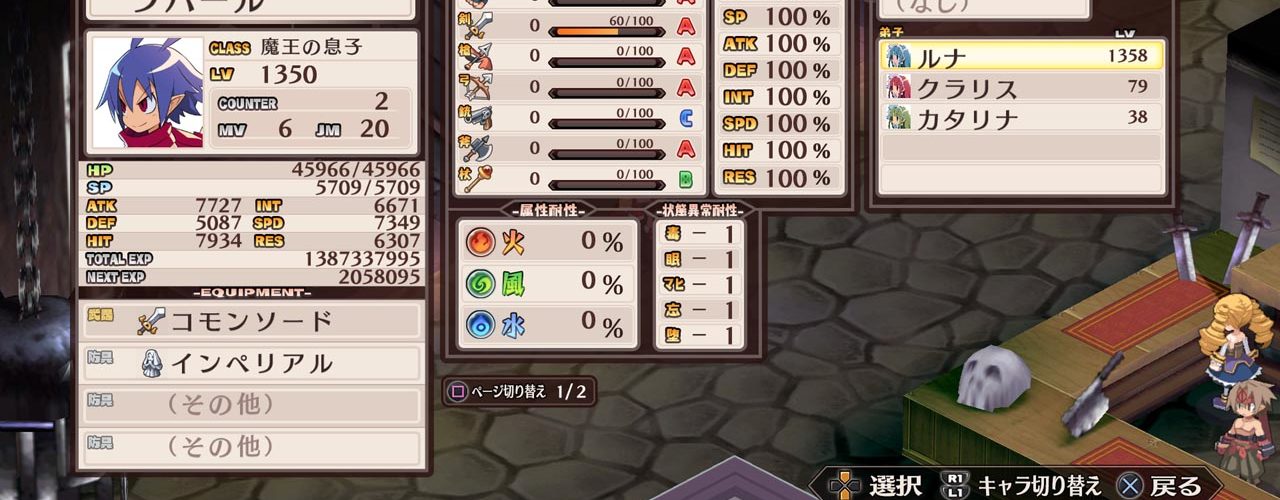The width and height of the screenshot is (1280, 500).
Task: Select the コモンソード weapon slot
Action: 251,321
